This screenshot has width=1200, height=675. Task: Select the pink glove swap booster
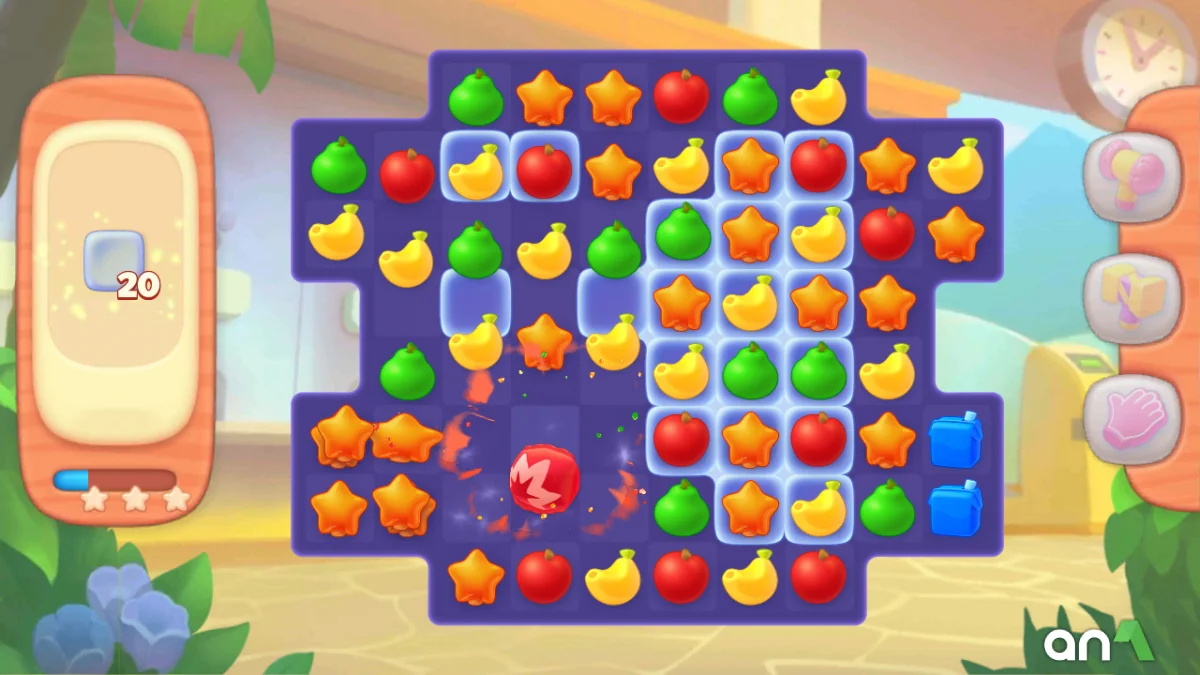(x=1131, y=420)
